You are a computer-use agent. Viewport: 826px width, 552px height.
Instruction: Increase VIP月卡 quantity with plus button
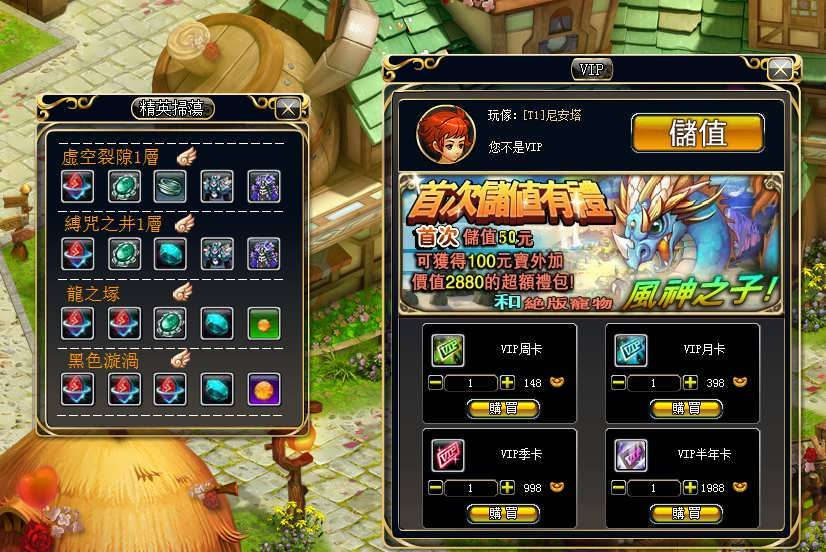(x=691, y=383)
